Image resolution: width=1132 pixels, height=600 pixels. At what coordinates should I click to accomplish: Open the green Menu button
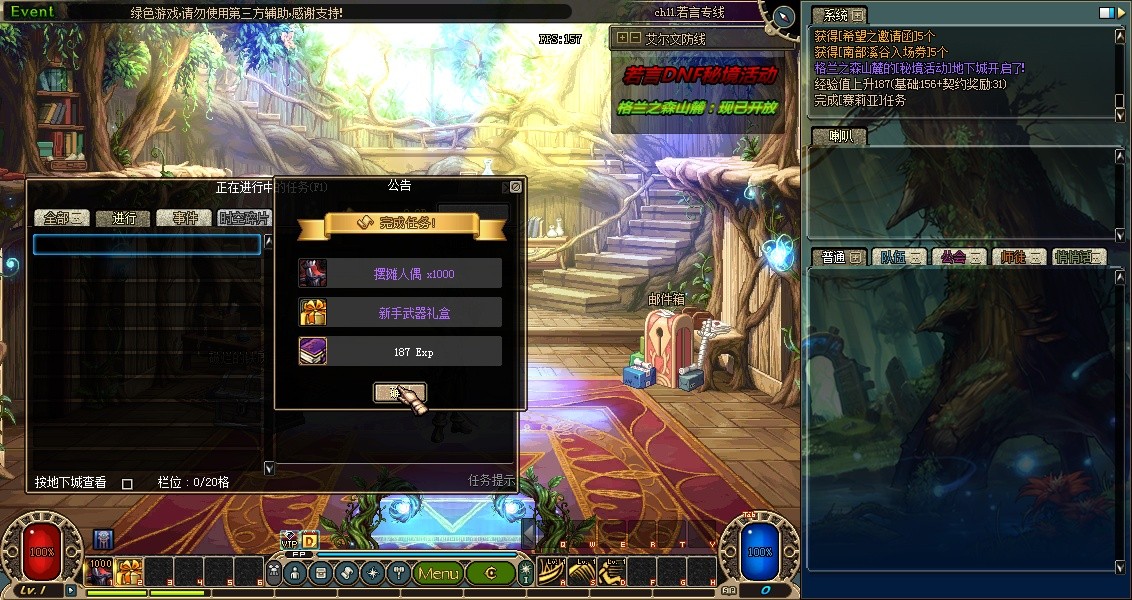tap(438, 573)
